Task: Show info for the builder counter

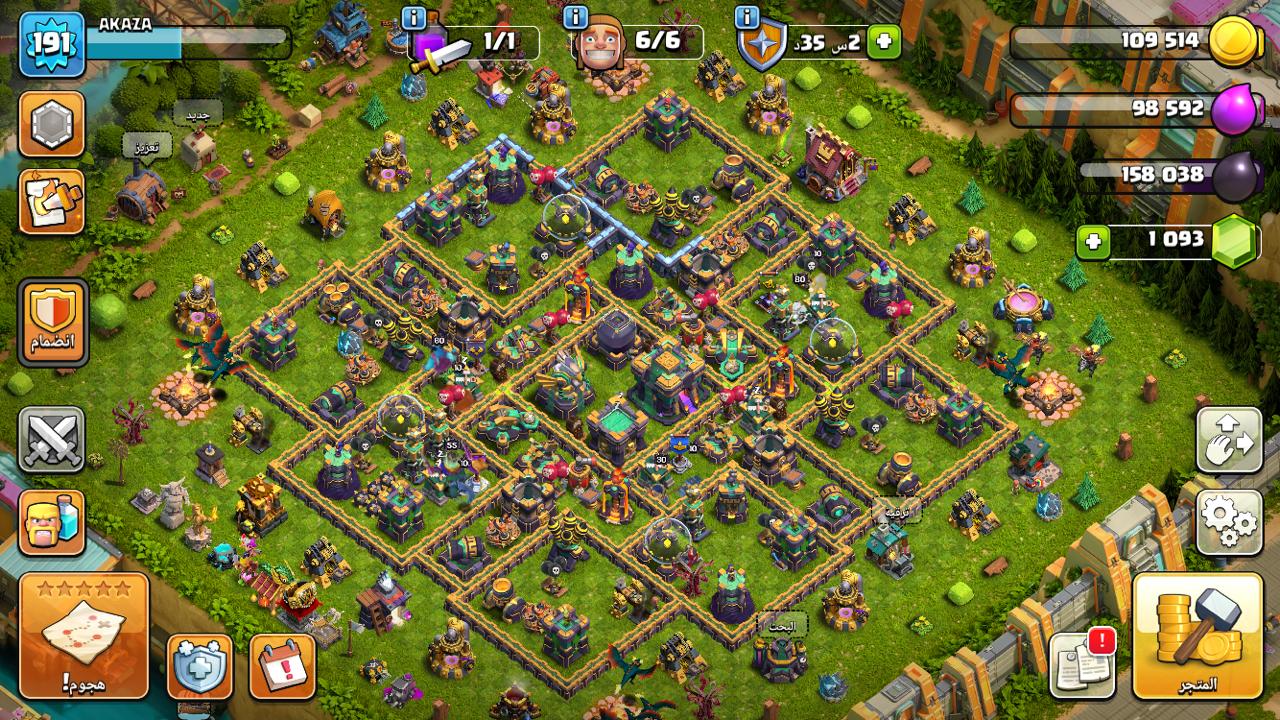Action: pos(575,18)
